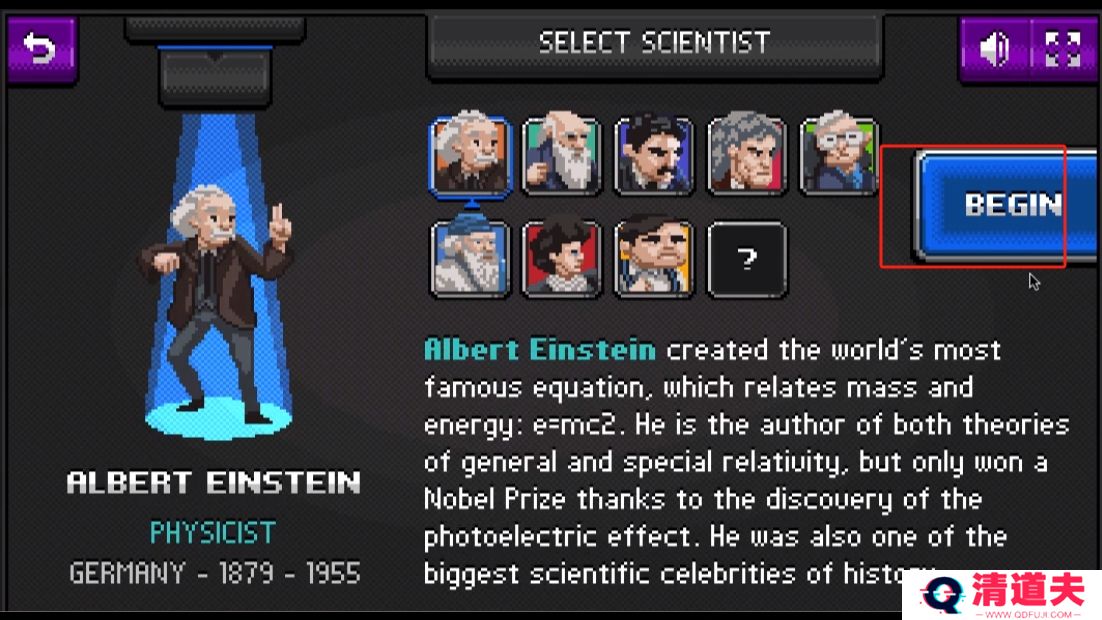Start the game with the BEGIN button
Screen dimensions: 1102x620
(1008, 205)
